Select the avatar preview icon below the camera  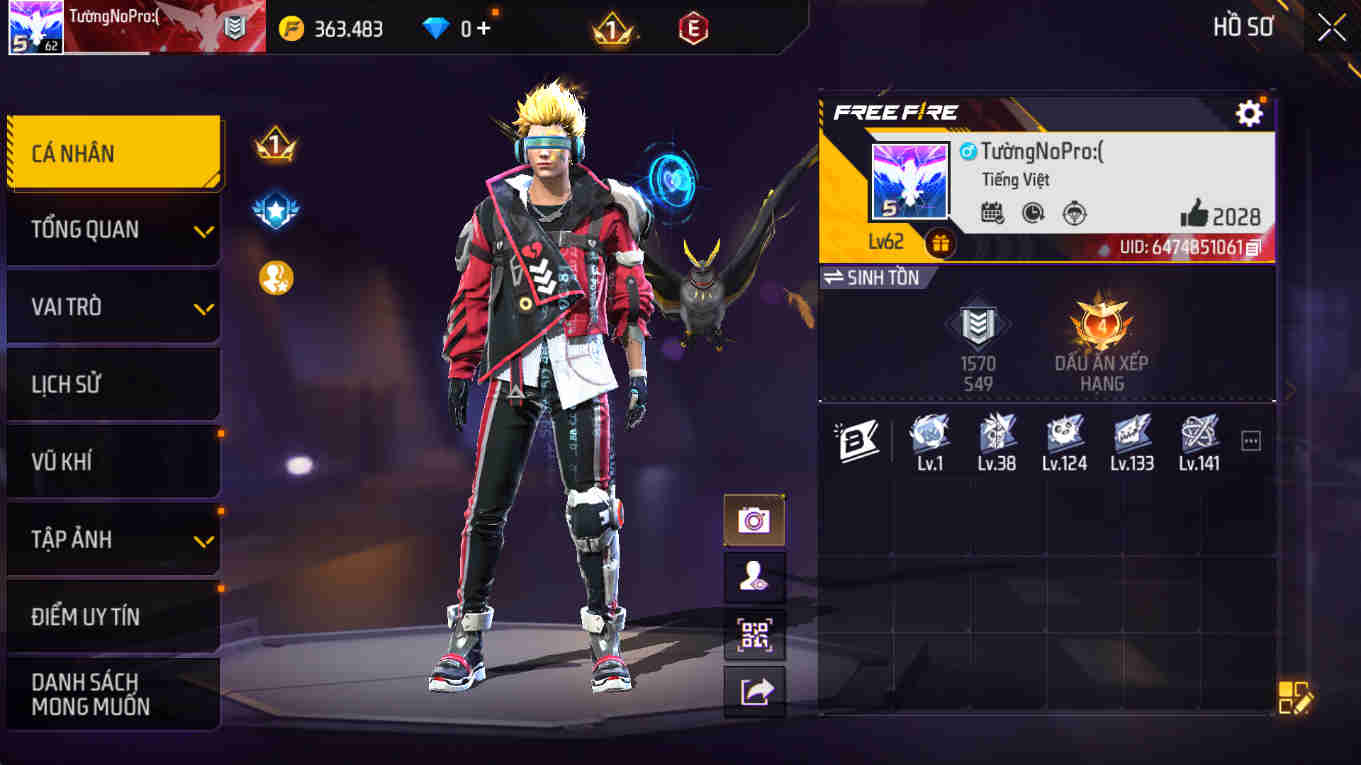[754, 577]
